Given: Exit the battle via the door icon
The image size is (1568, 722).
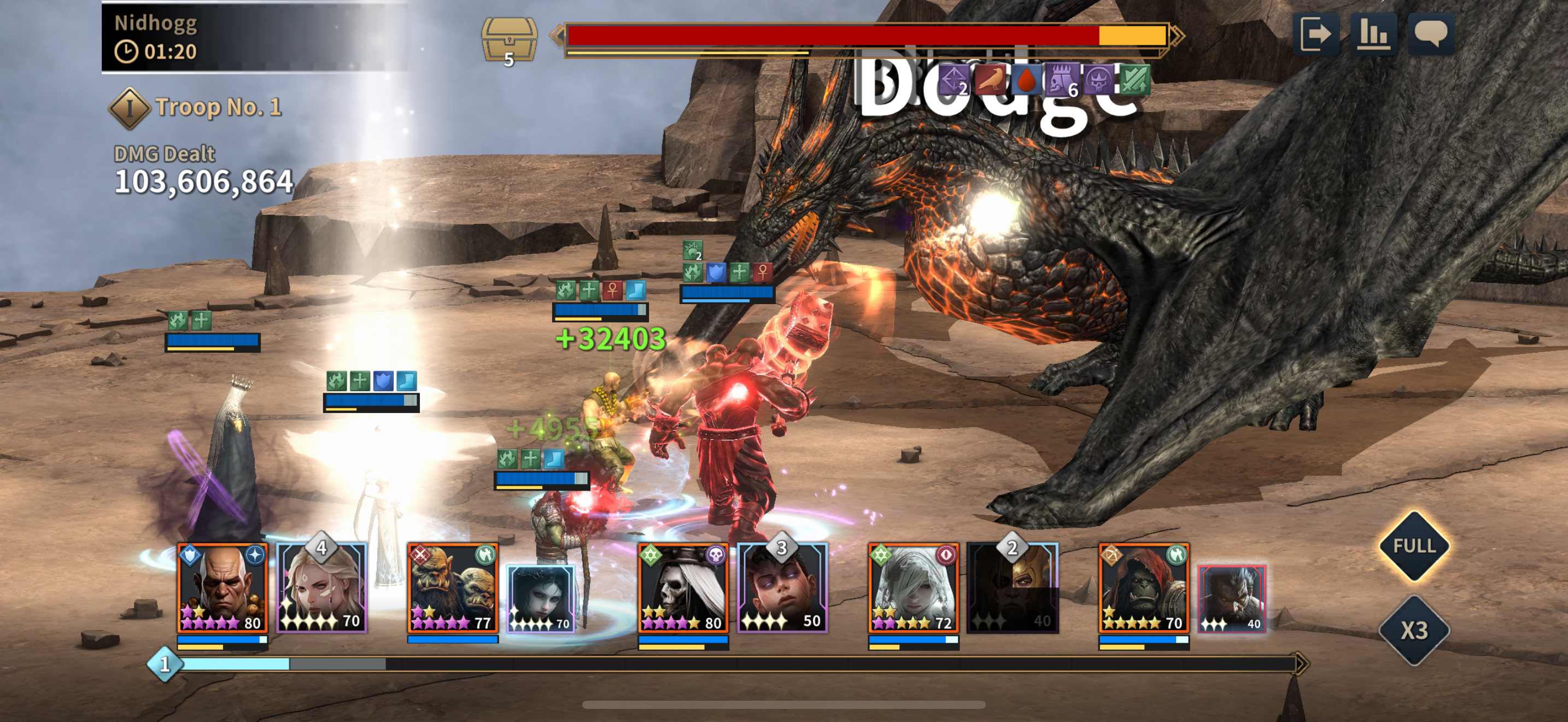Looking at the screenshot, I should (1315, 34).
